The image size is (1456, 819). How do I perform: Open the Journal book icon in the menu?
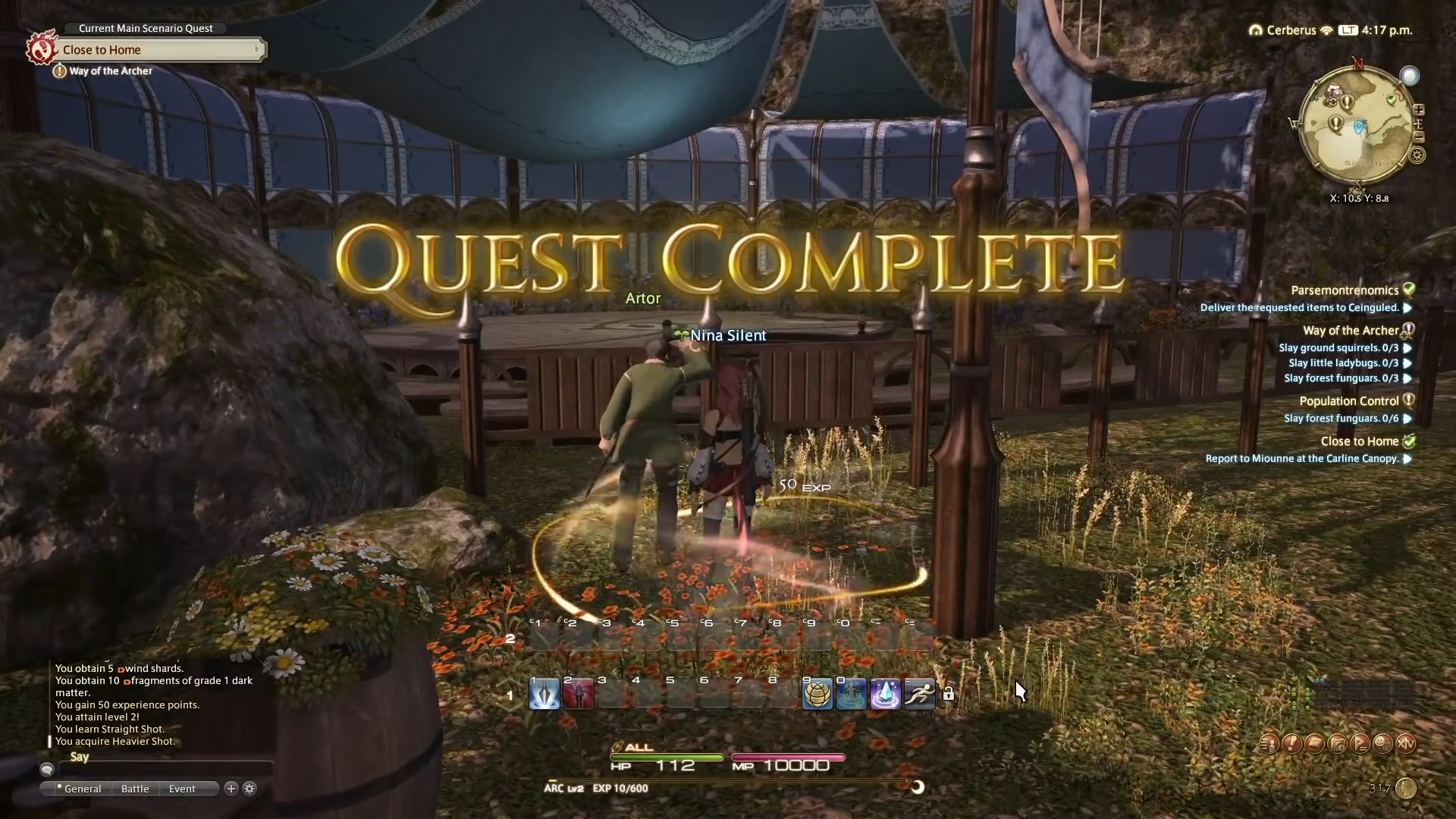(1313, 744)
